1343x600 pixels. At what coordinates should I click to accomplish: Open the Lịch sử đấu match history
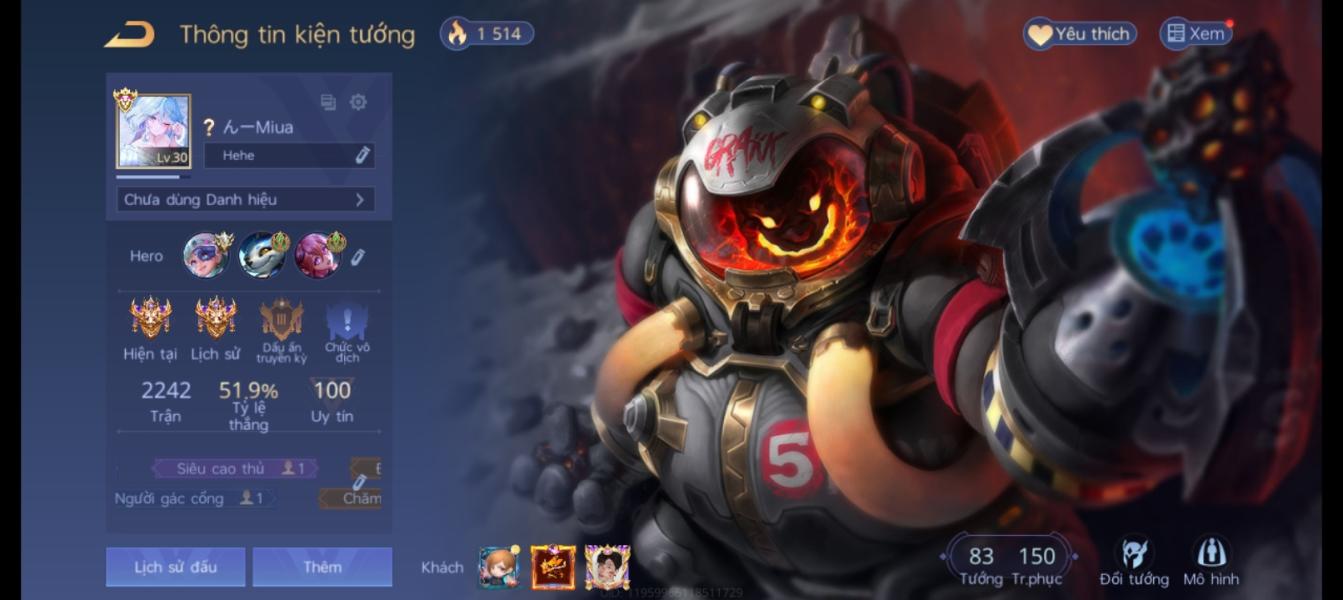pos(175,567)
